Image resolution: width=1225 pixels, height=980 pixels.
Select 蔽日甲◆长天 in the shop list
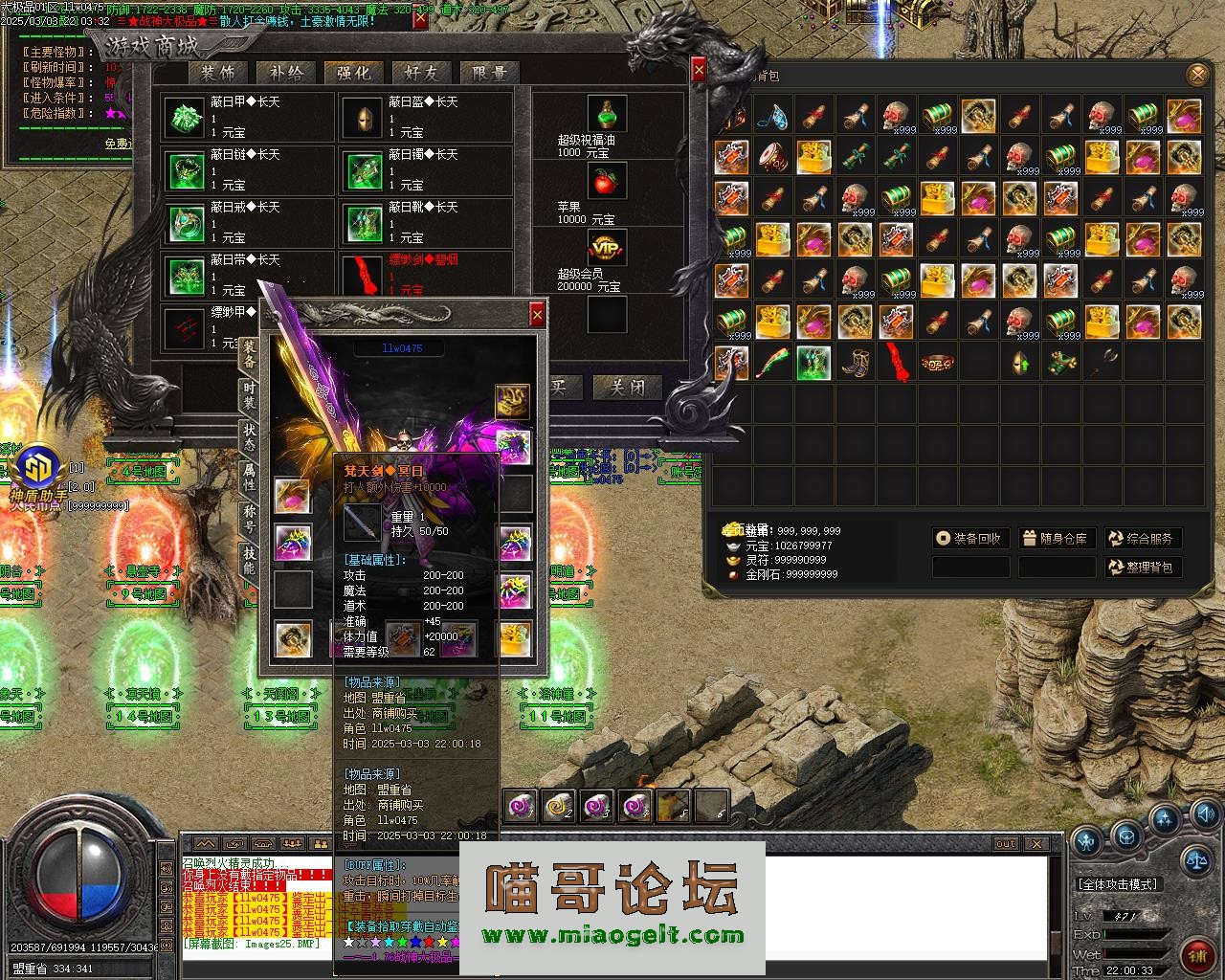point(248,117)
